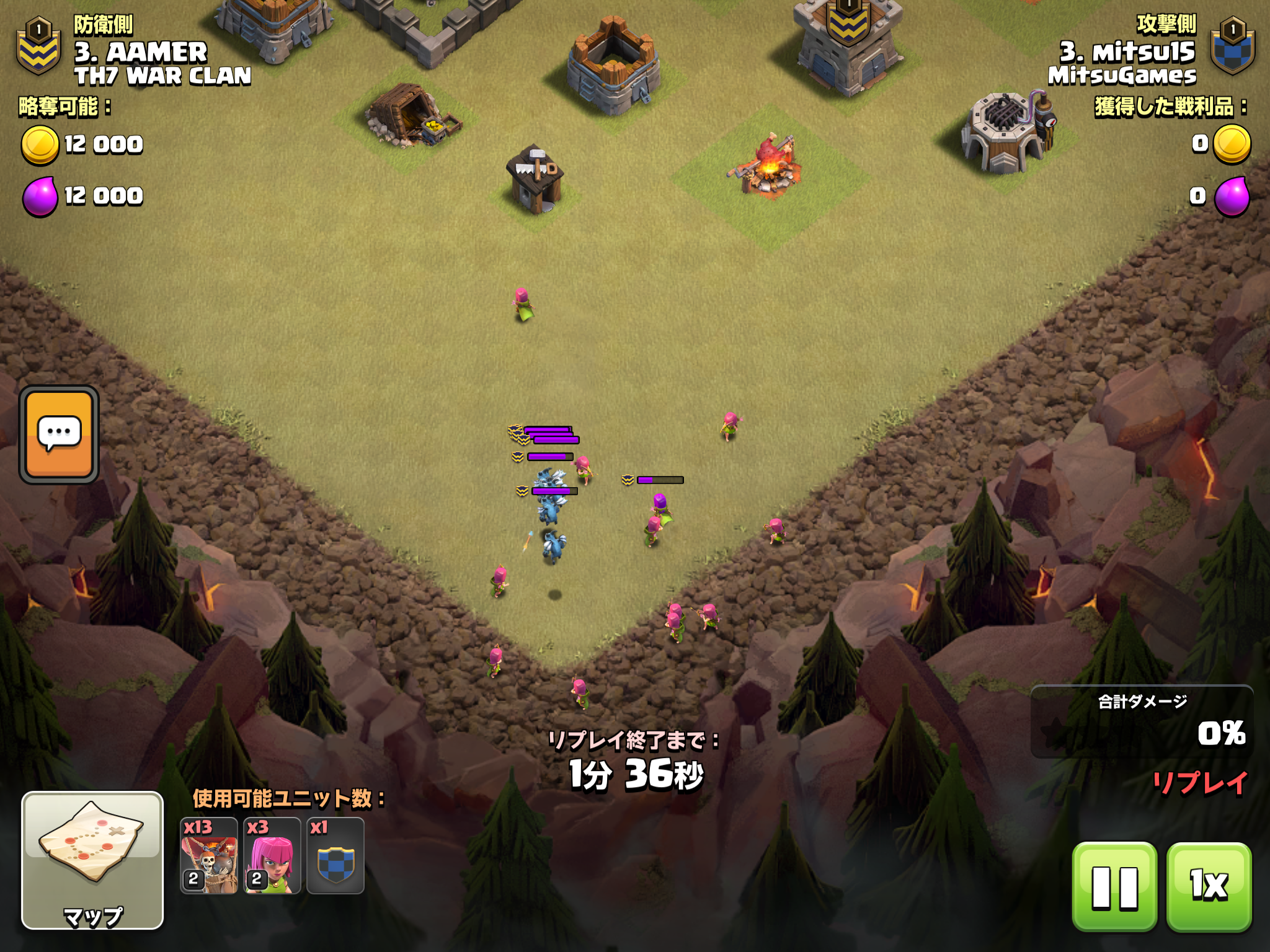1270x952 pixels.
Task: Select the clan castle shield slot
Action: tap(335, 856)
